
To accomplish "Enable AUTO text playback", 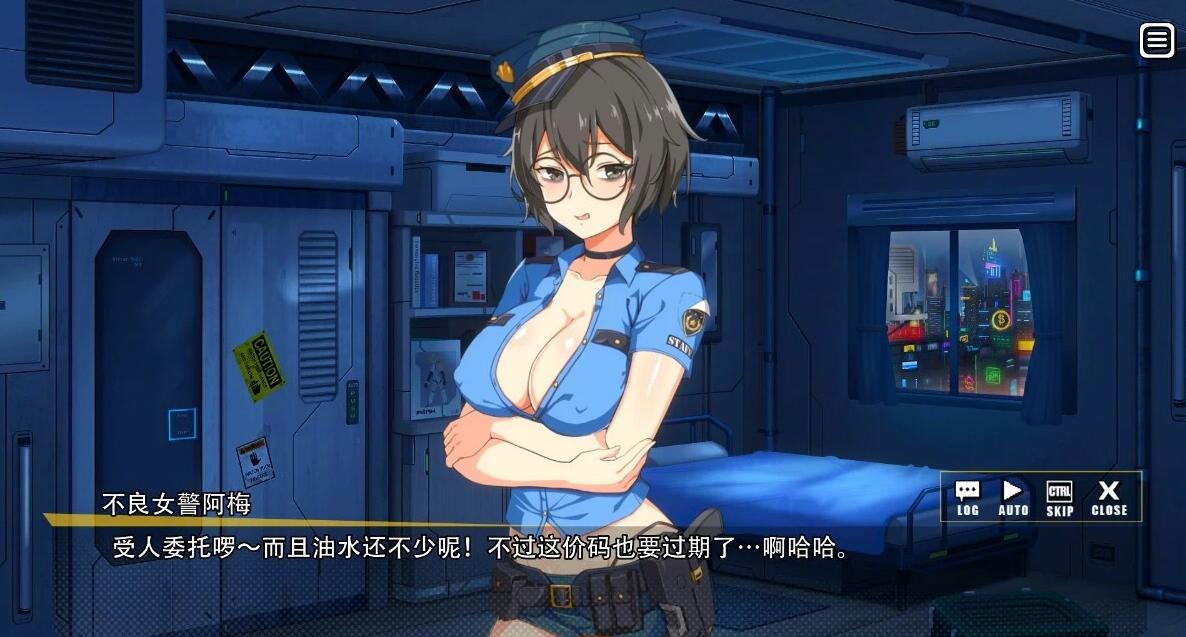I will (x=1013, y=497).
